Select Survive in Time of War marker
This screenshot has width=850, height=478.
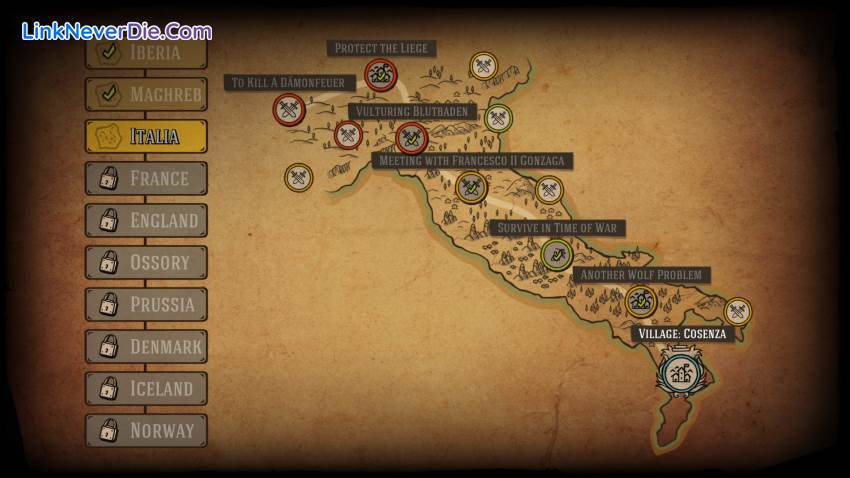pyautogui.click(x=556, y=254)
